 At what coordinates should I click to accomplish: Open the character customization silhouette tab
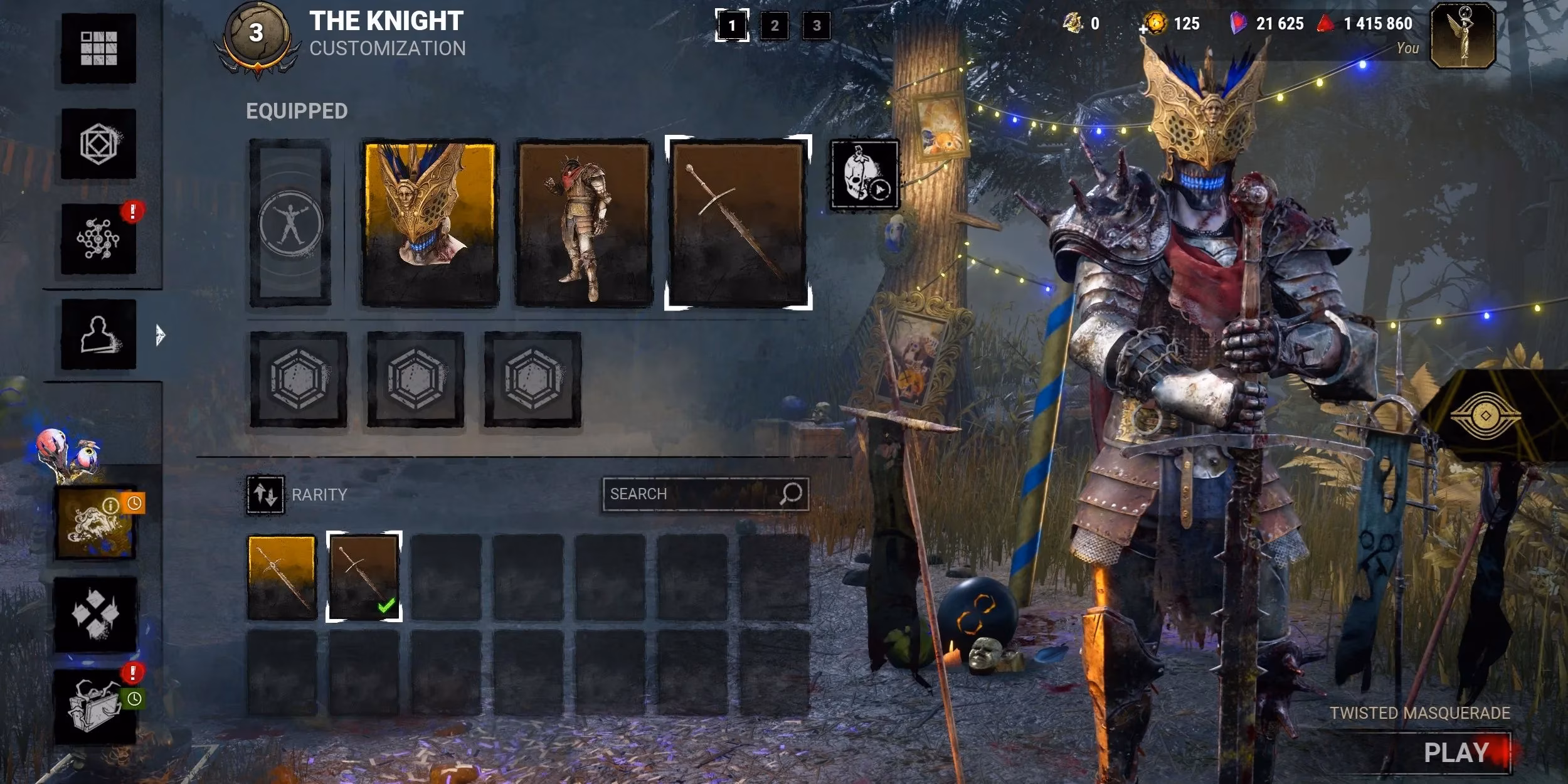(x=98, y=334)
